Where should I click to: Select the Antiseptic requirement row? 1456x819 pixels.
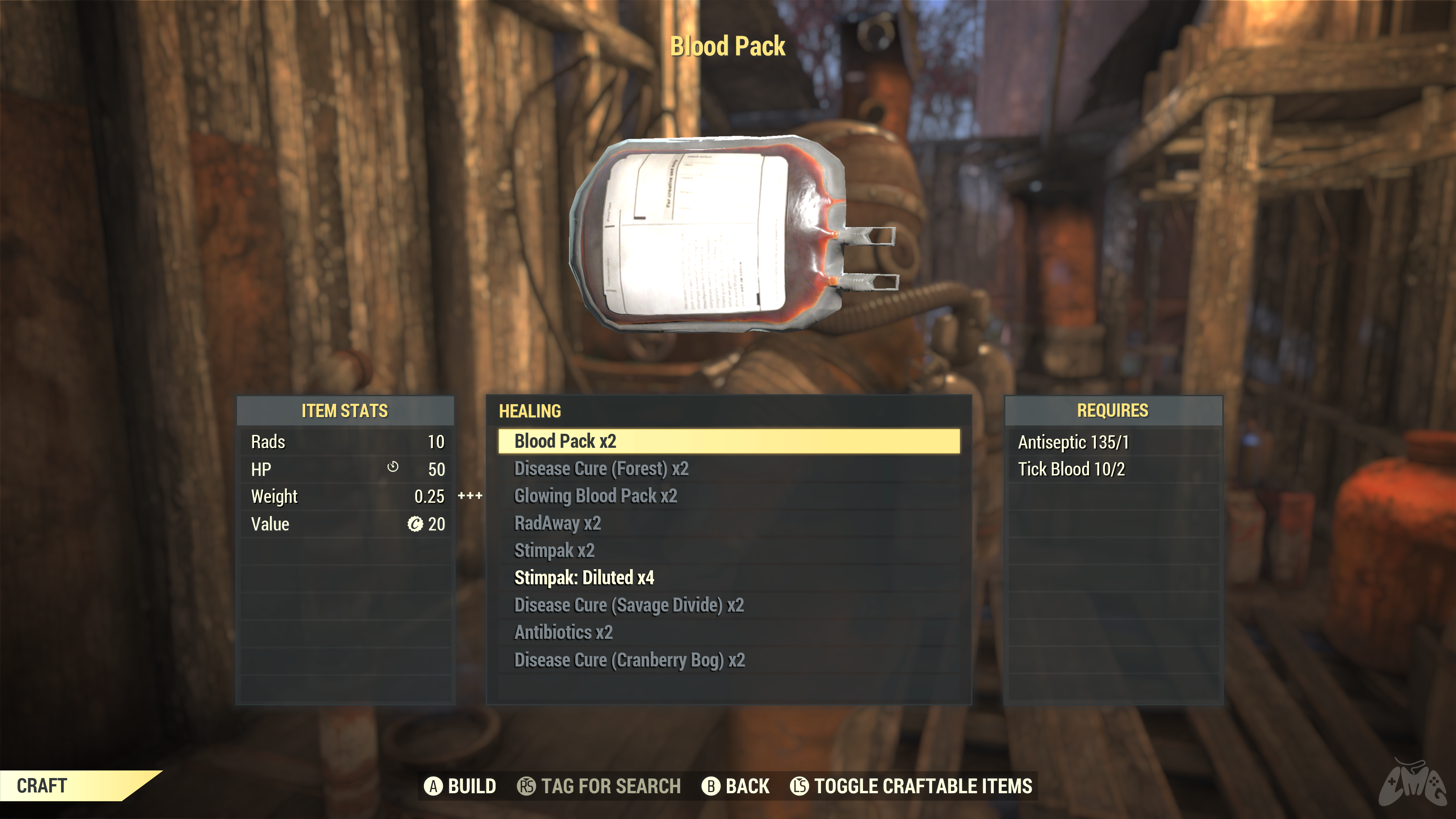point(1073,442)
